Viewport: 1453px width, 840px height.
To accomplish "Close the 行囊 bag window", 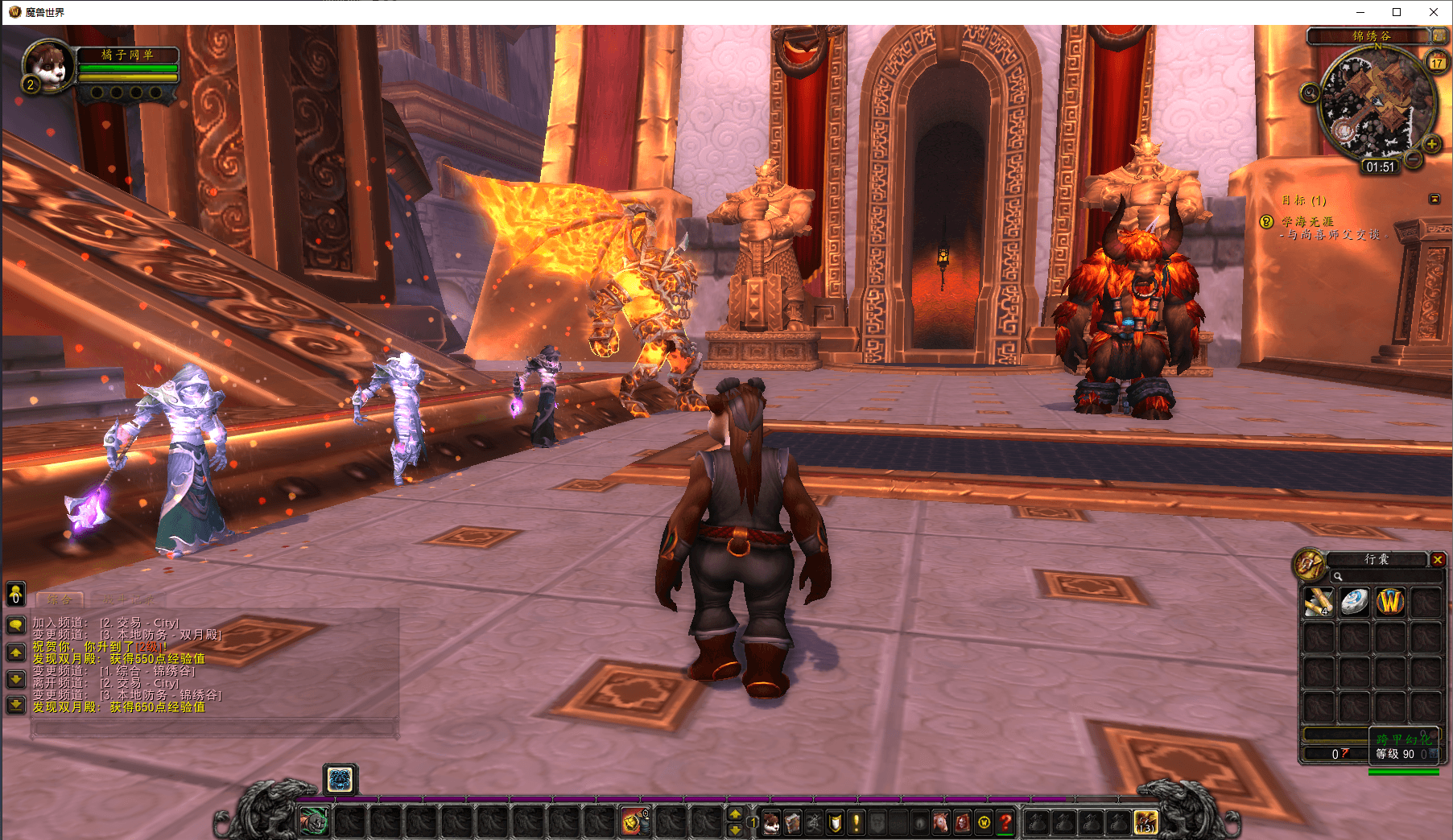I will coord(1438,559).
